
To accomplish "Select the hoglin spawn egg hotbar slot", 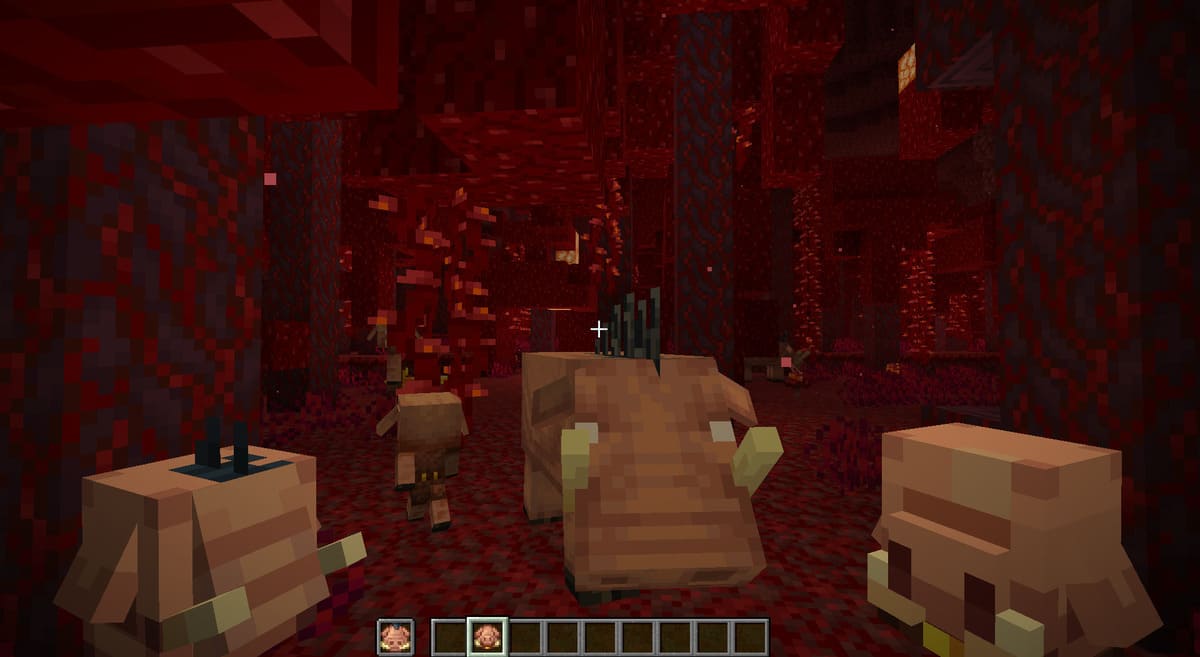I will [x=487, y=636].
